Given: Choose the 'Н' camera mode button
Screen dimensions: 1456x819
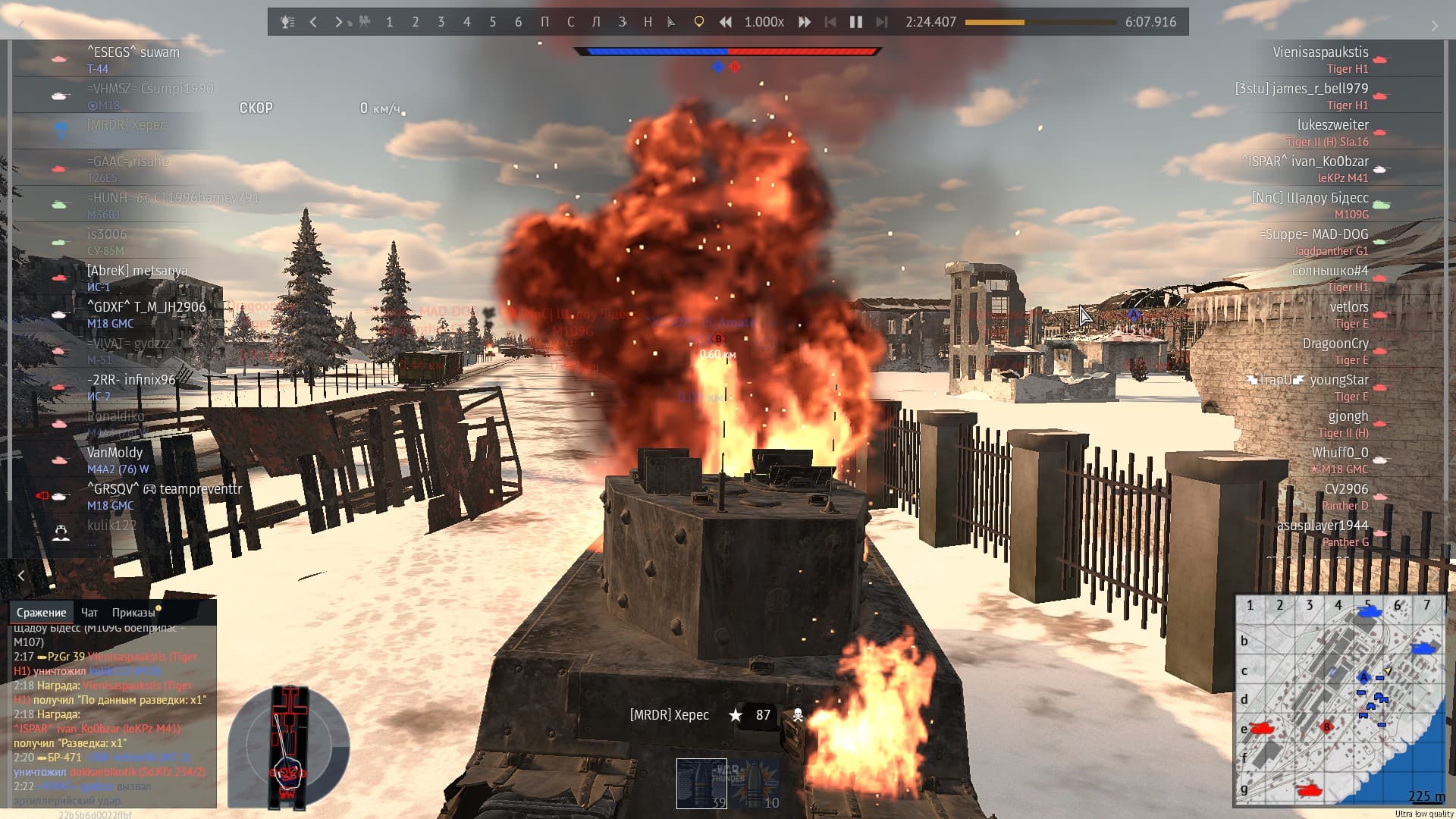Looking at the screenshot, I should [648, 22].
